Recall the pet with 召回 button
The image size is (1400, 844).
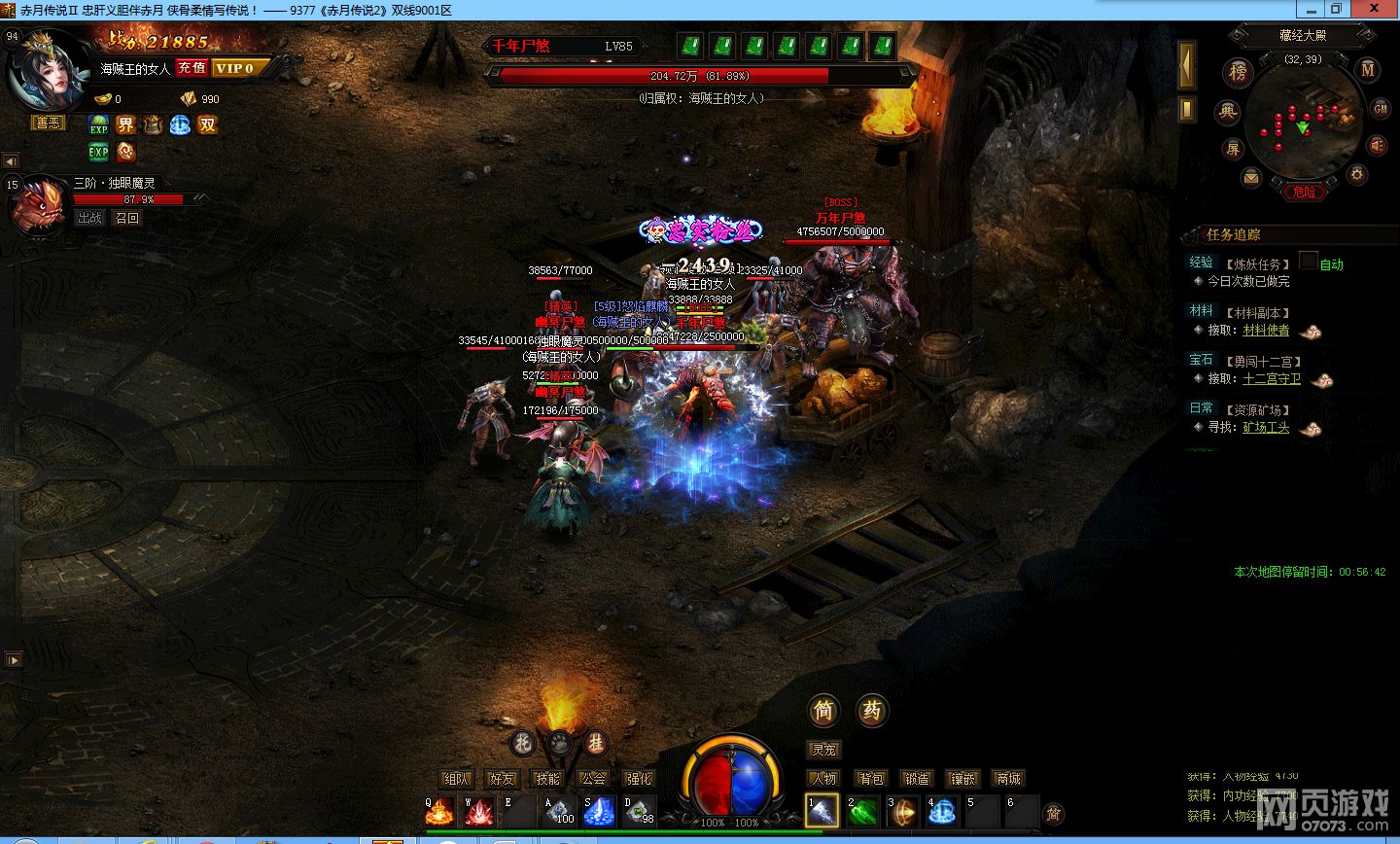[x=128, y=218]
